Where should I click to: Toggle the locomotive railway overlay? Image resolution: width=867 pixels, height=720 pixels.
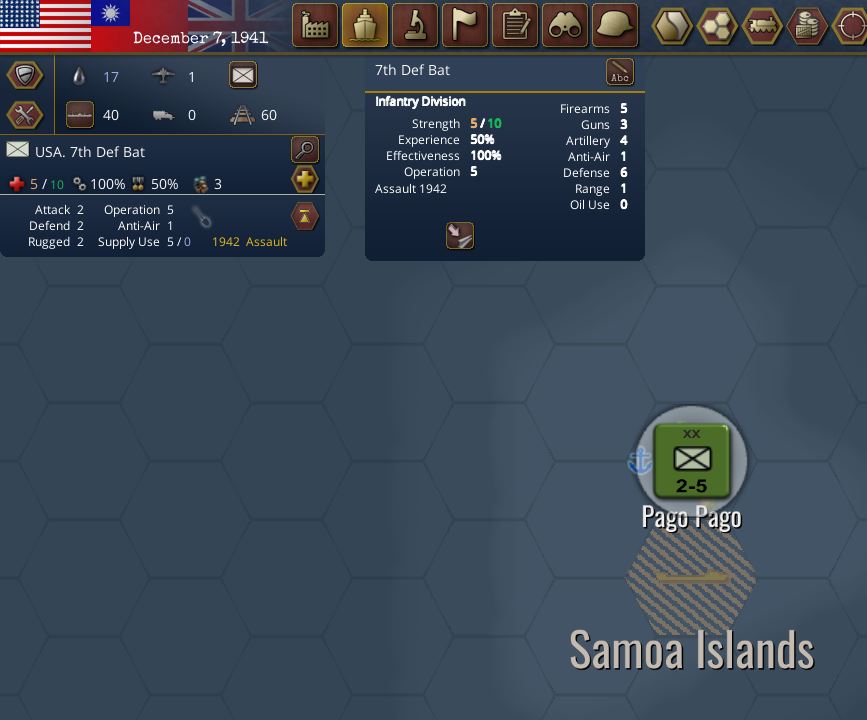click(x=762, y=26)
